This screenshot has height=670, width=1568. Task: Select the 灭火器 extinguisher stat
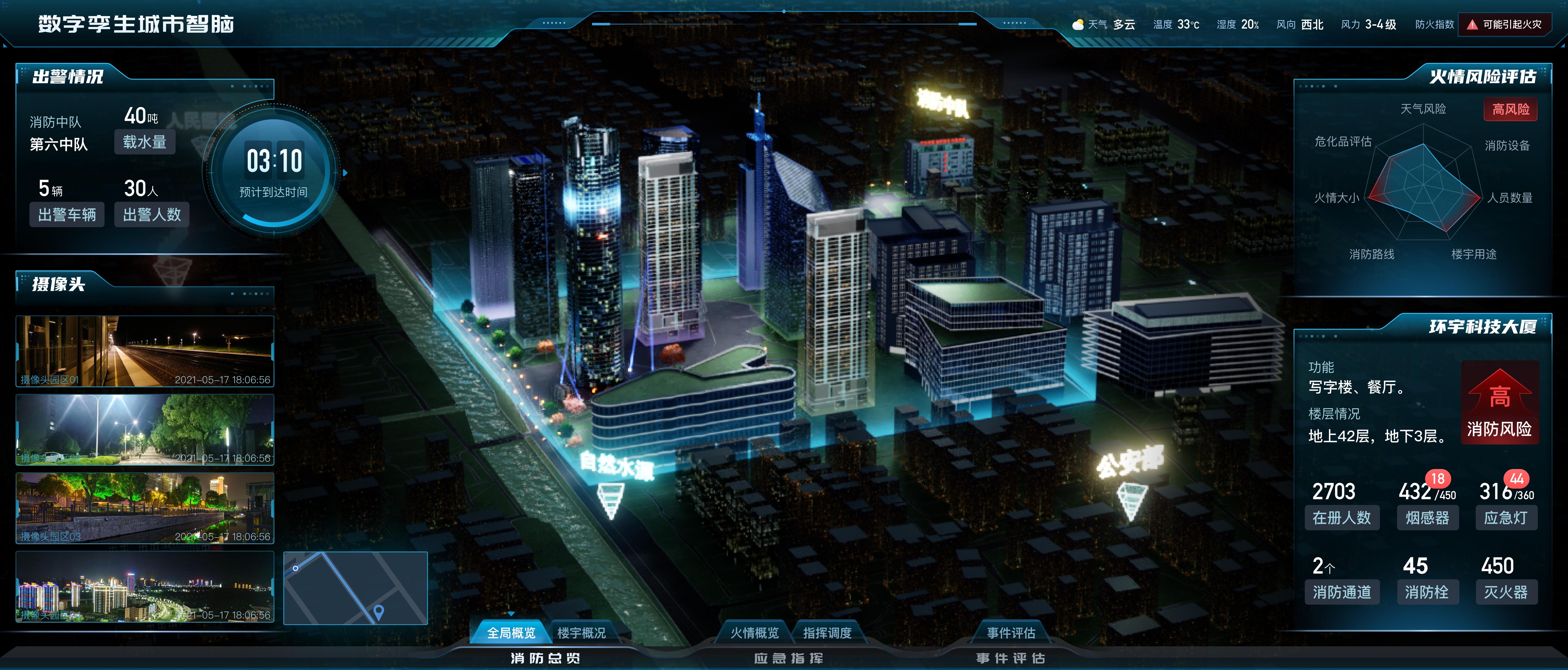[1505, 592]
